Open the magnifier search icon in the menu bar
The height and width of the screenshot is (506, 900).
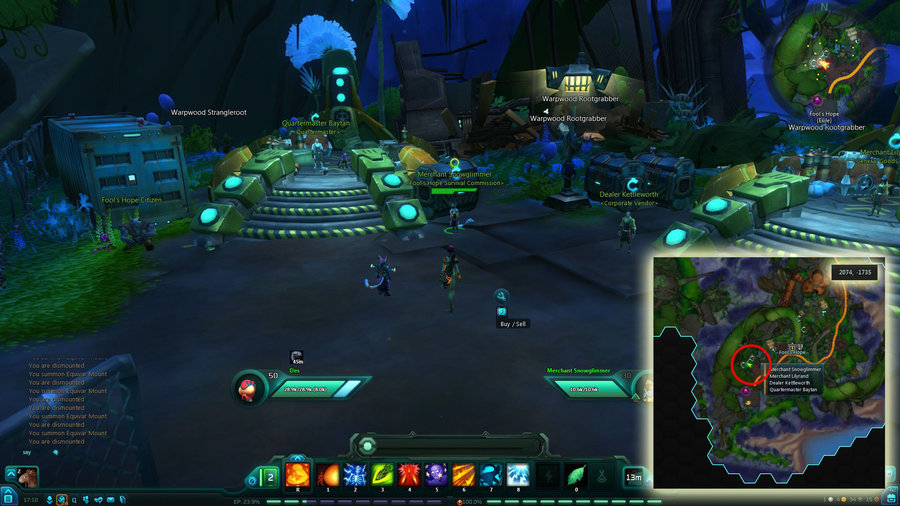tap(75, 499)
